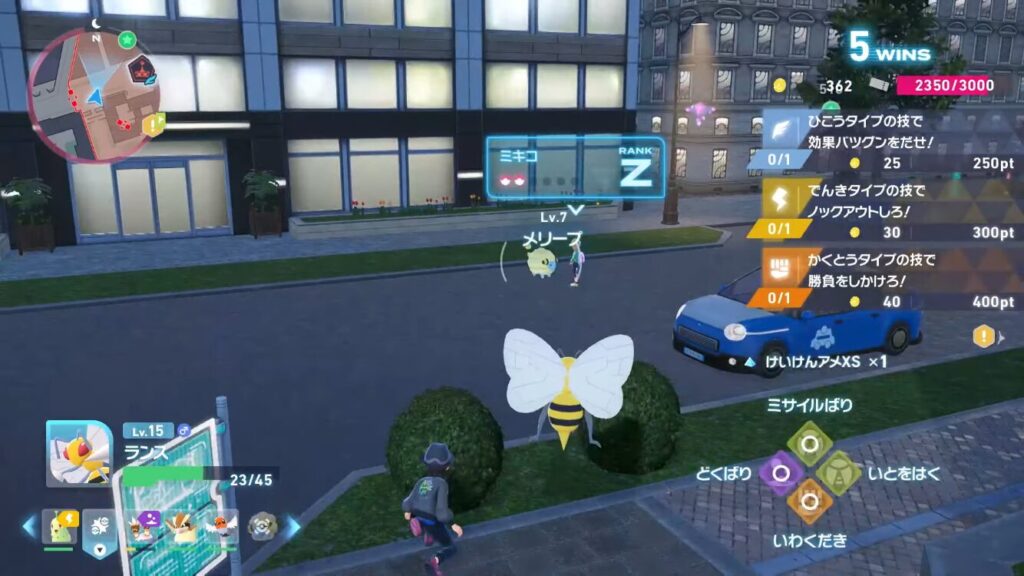Select the yellow exclamation marker on minimap
Viewport: 1024px width, 576px height.
point(152,125)
